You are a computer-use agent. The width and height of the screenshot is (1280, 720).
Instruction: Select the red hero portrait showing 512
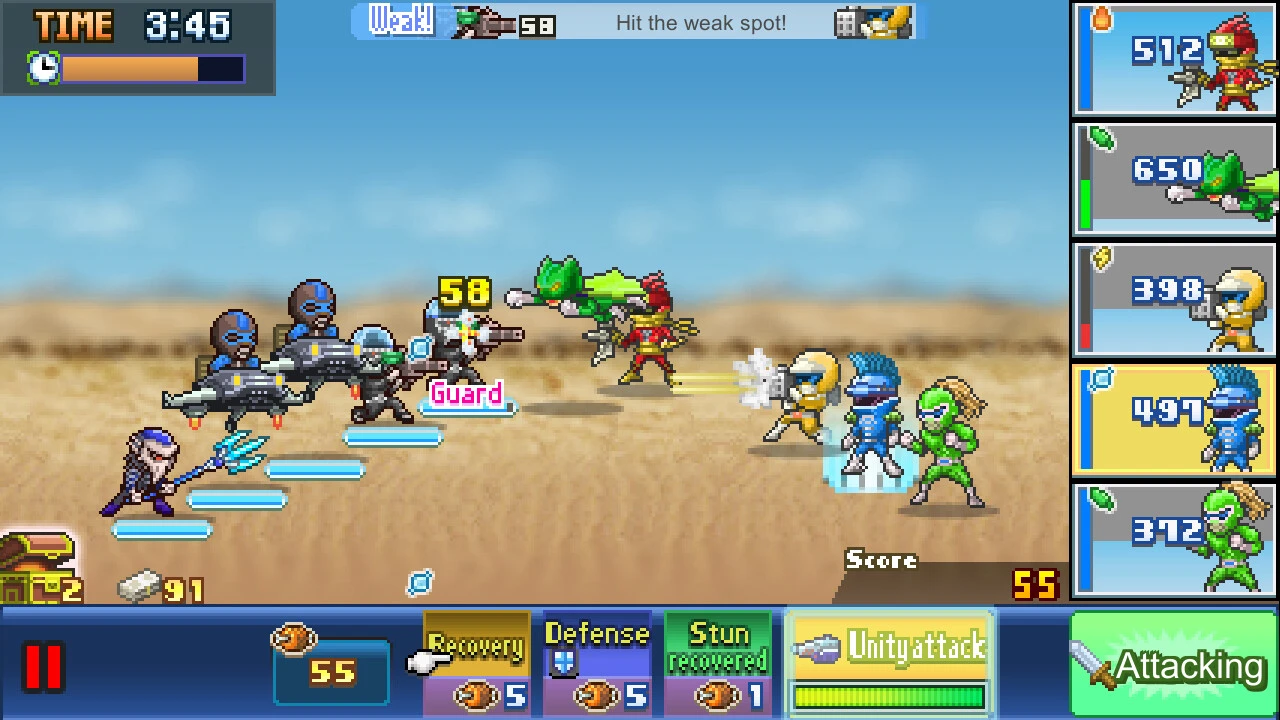(x=1173, y=58)
